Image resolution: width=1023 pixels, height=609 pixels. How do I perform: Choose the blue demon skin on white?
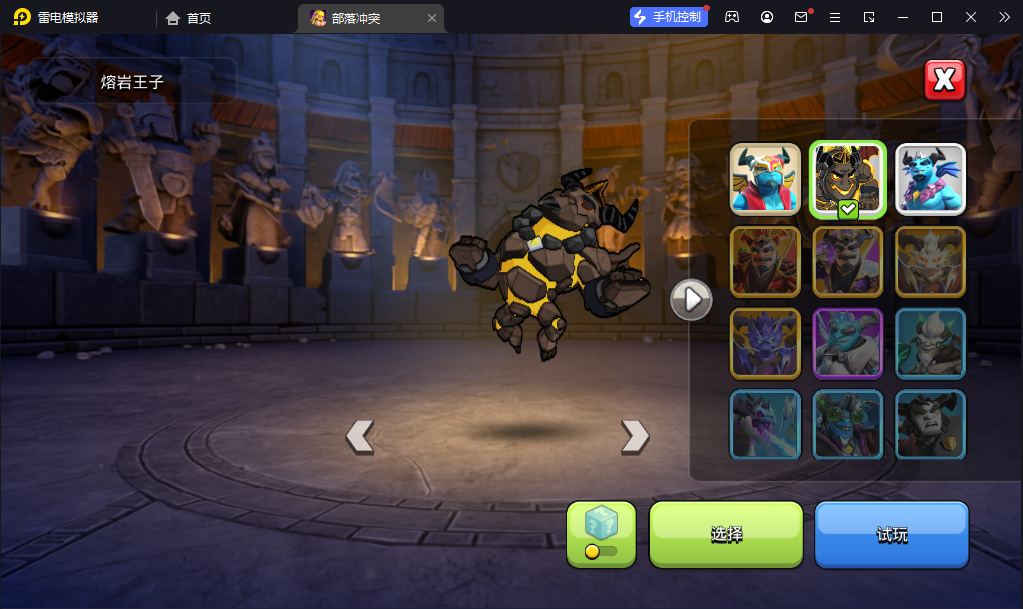pos(930,179)
